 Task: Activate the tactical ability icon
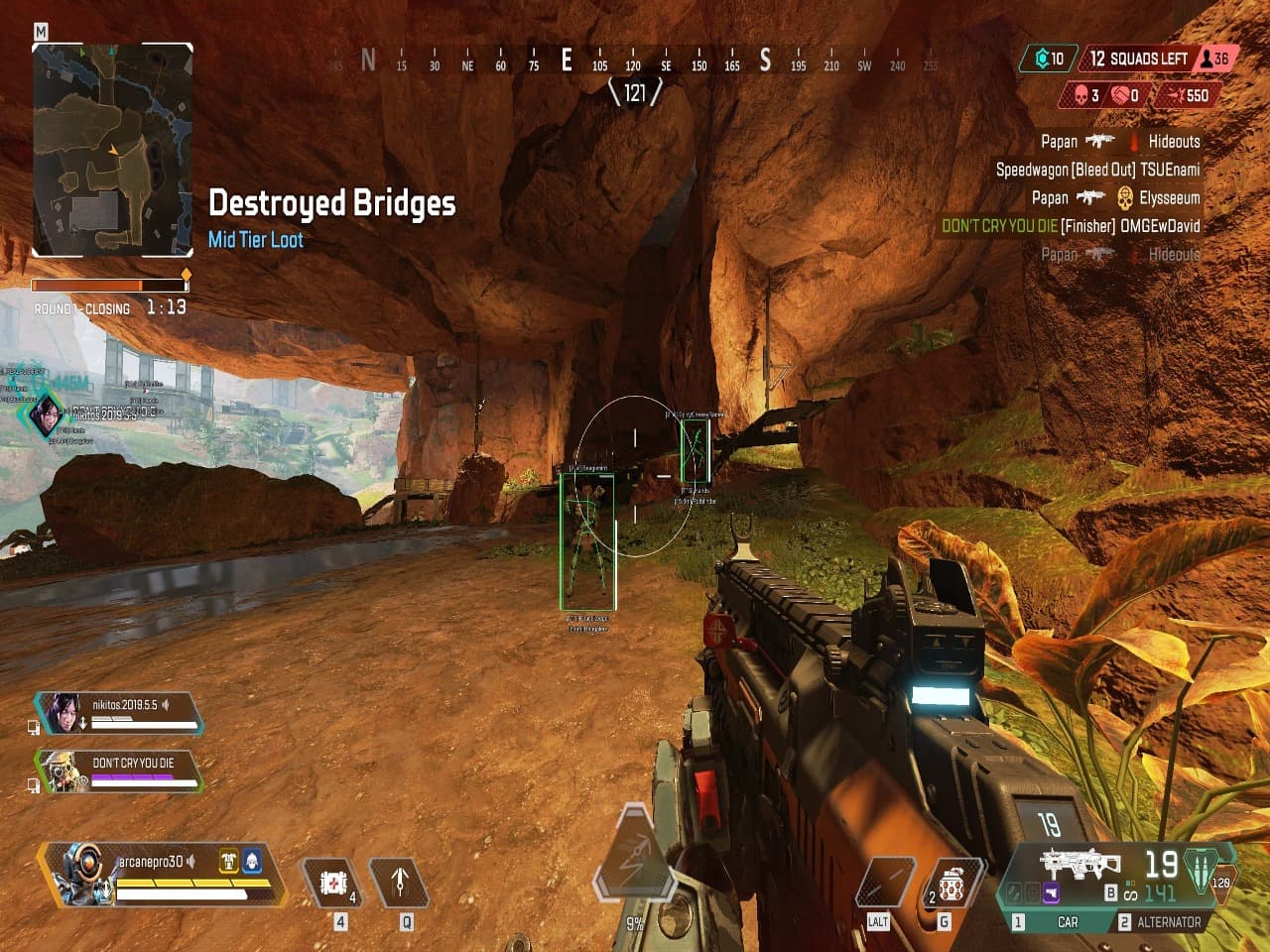pos(400,881)
